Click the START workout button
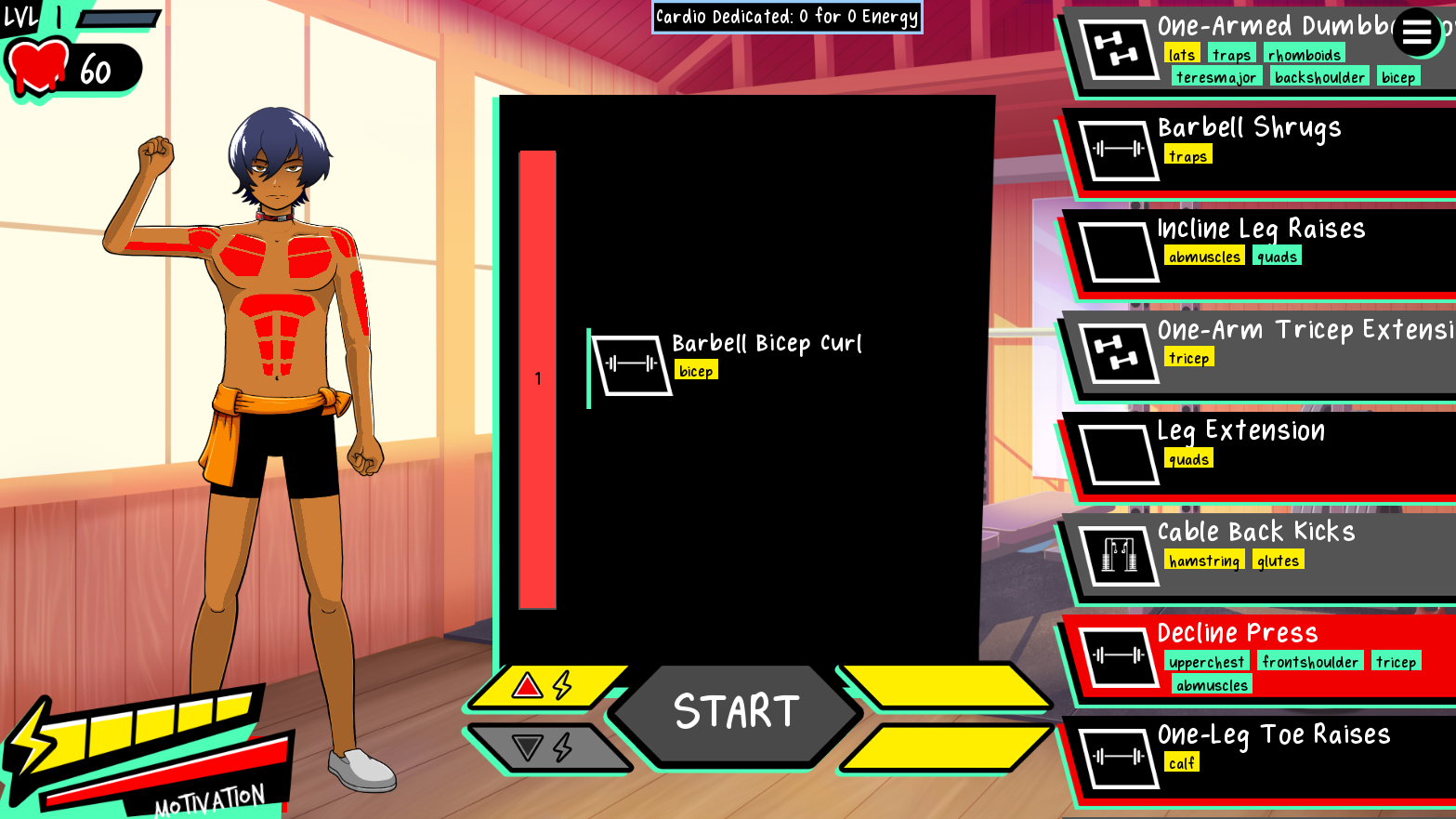 pos(735,713)
